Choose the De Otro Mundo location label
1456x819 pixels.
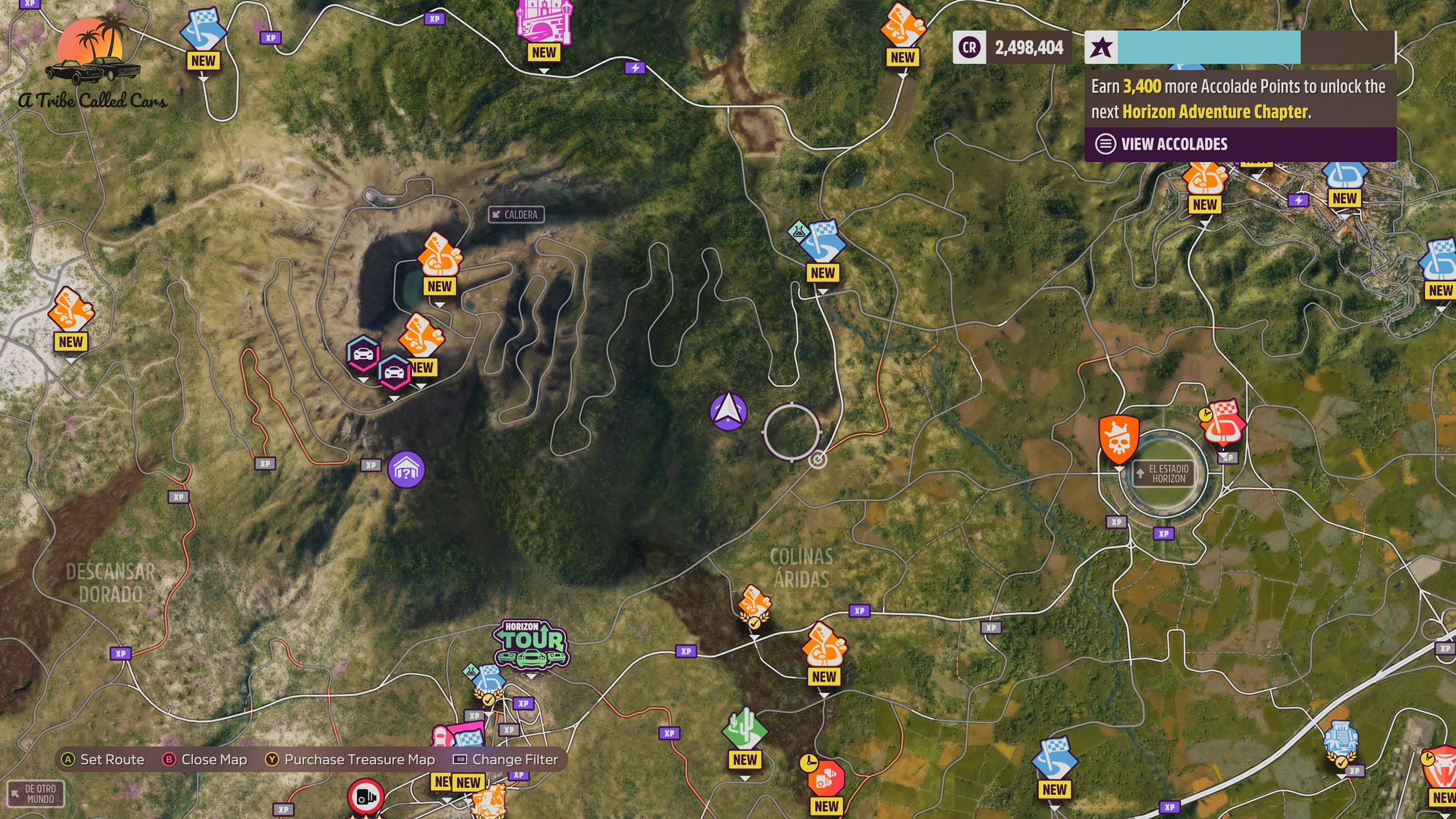pos(36,793)
